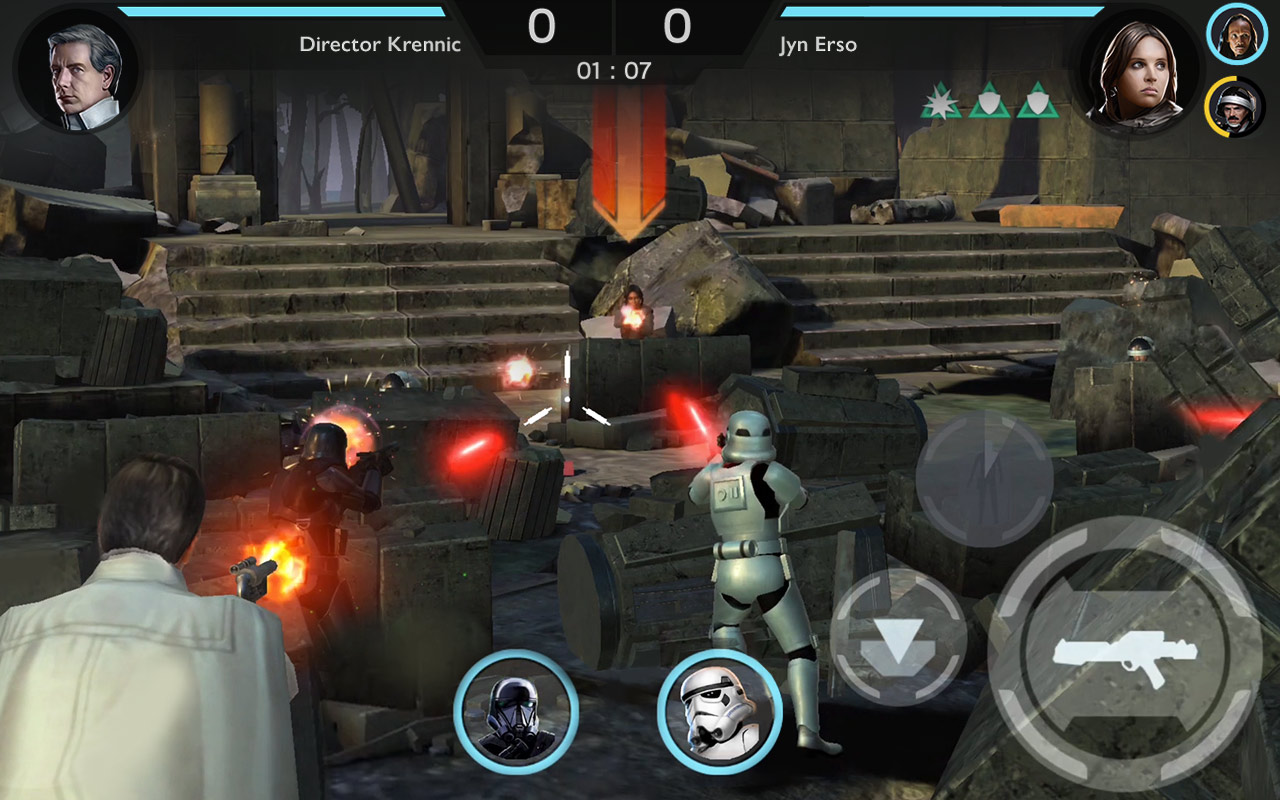
Task: Switch to the Stormtrooper character
Action: pos(723,712)
